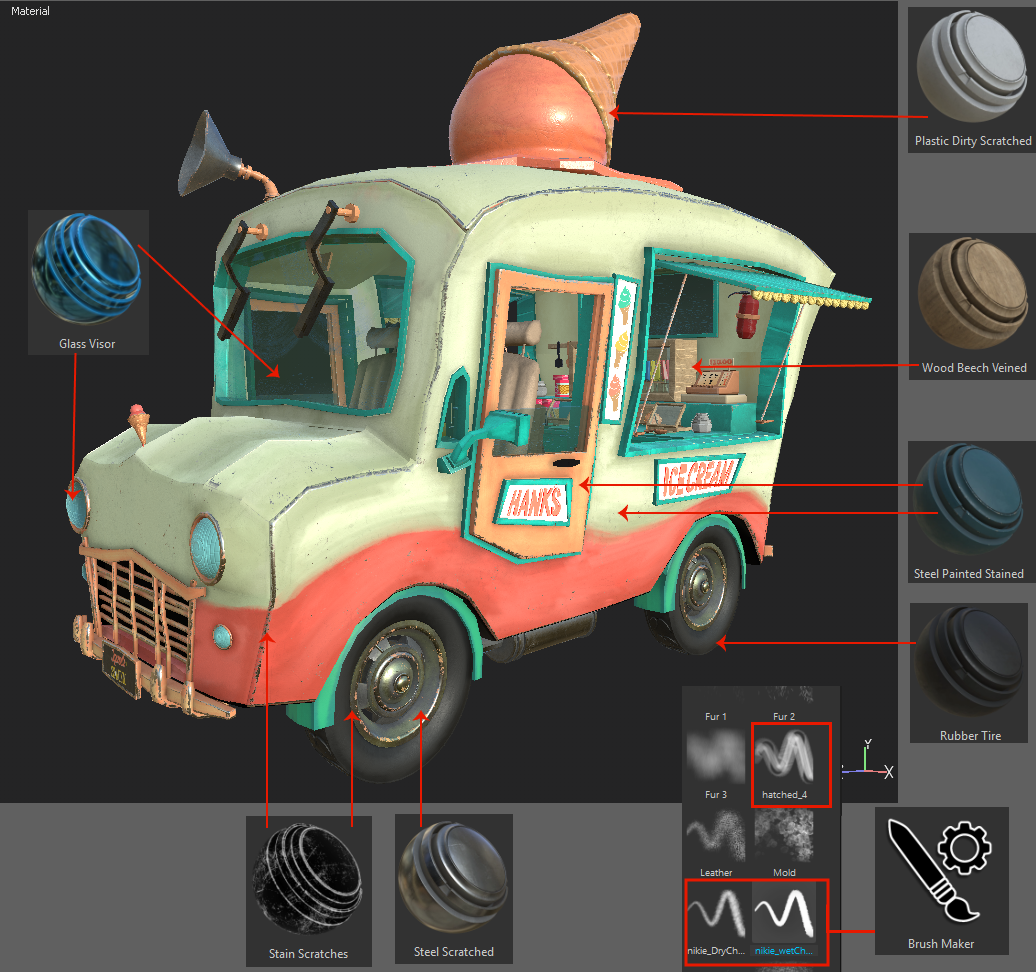Choose the highlighted nikie_wetCh brush
The width and height of the screenshot is (1036, 972).
[785, 912]
